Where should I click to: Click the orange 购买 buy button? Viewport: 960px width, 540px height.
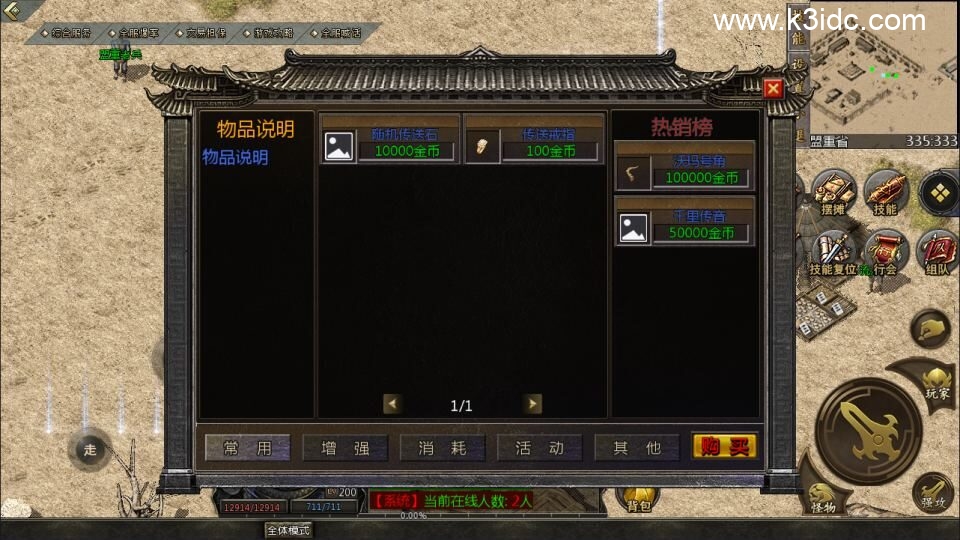tap(725, 447)
